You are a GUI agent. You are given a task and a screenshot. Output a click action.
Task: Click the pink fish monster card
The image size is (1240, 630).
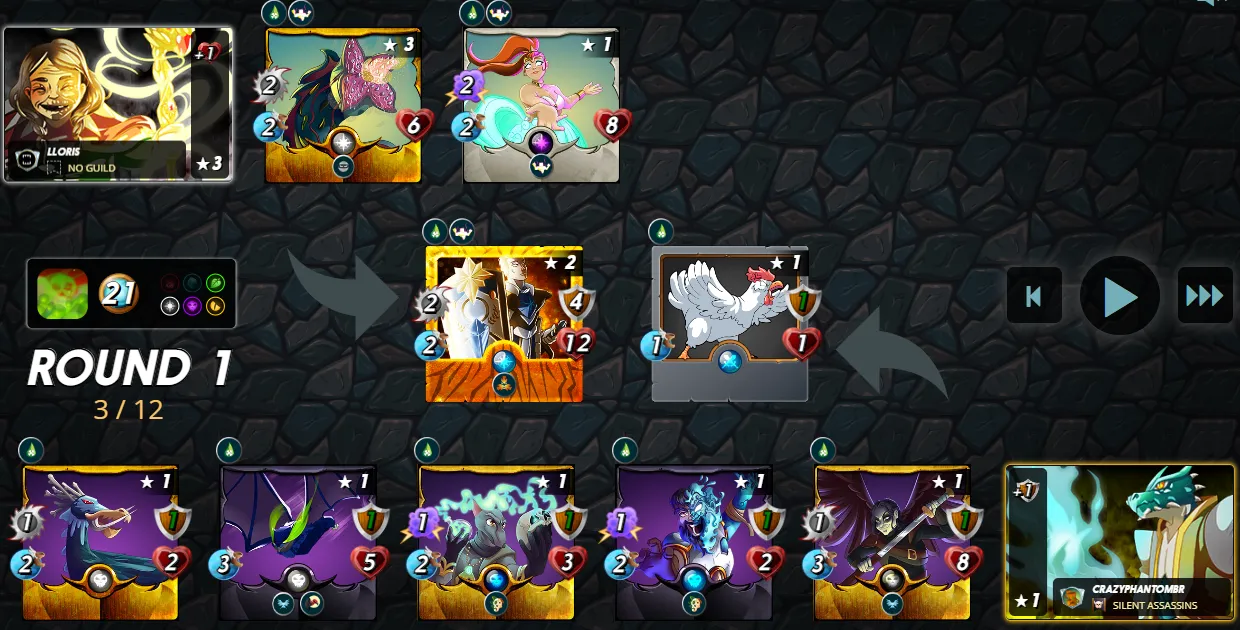(343, 105)
